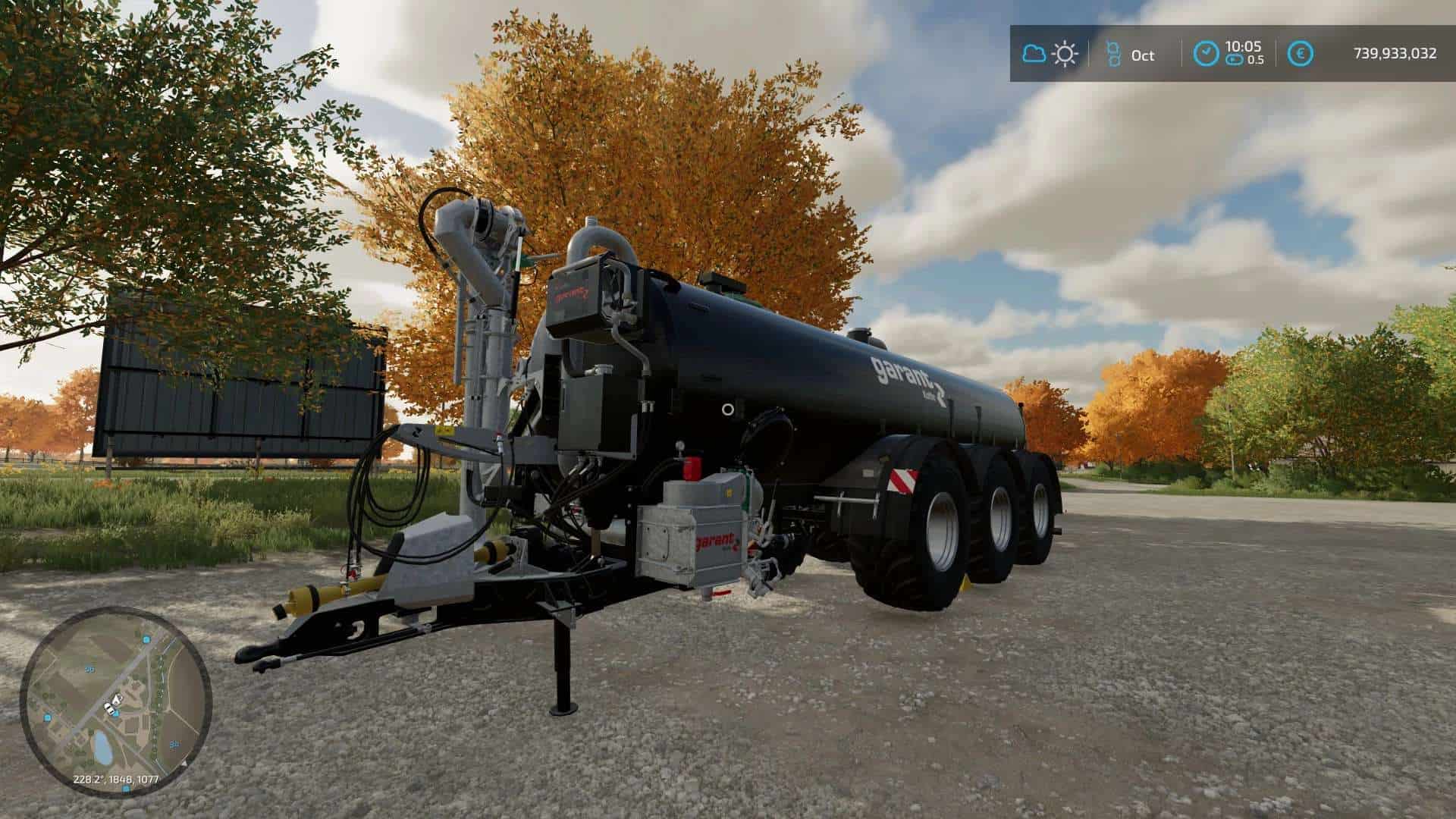This screenshot has height=819, width=1456.
Task: Select the euro money icon
Action: [x=1301, y=54]
